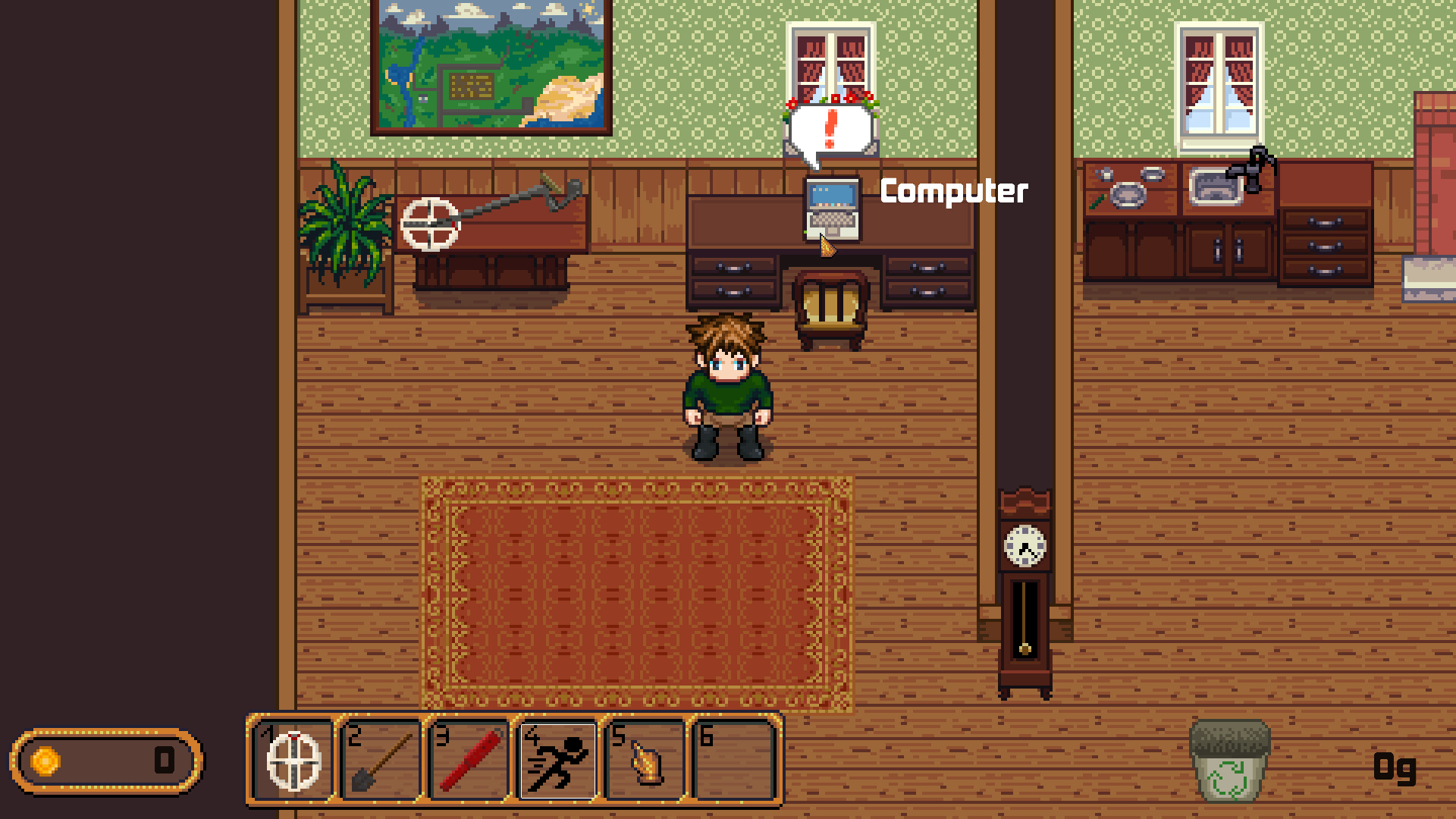Select the metal detector coil in slot 1

[x=292, y=761]
